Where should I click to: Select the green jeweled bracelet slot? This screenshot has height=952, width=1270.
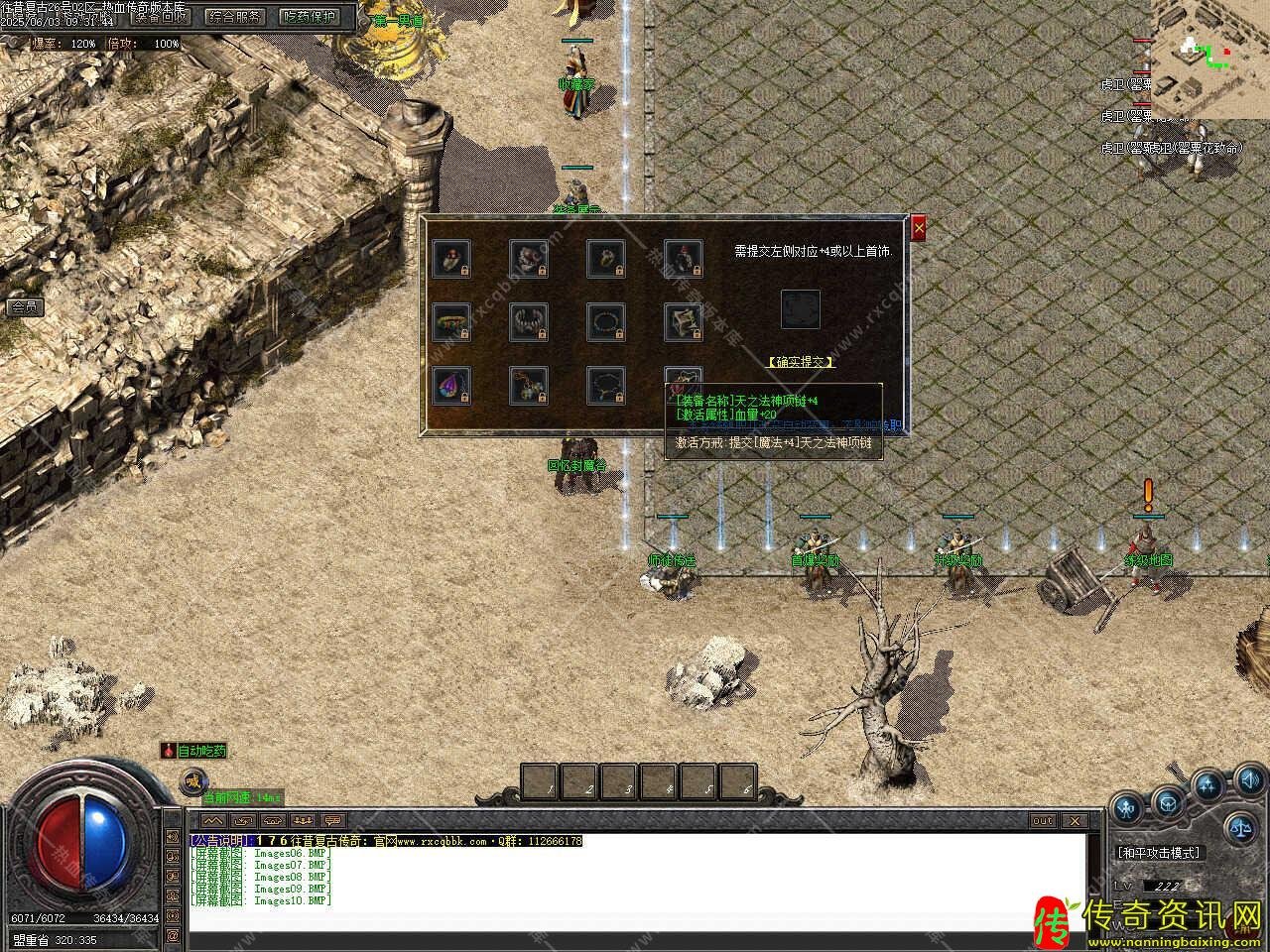[452, 321]
